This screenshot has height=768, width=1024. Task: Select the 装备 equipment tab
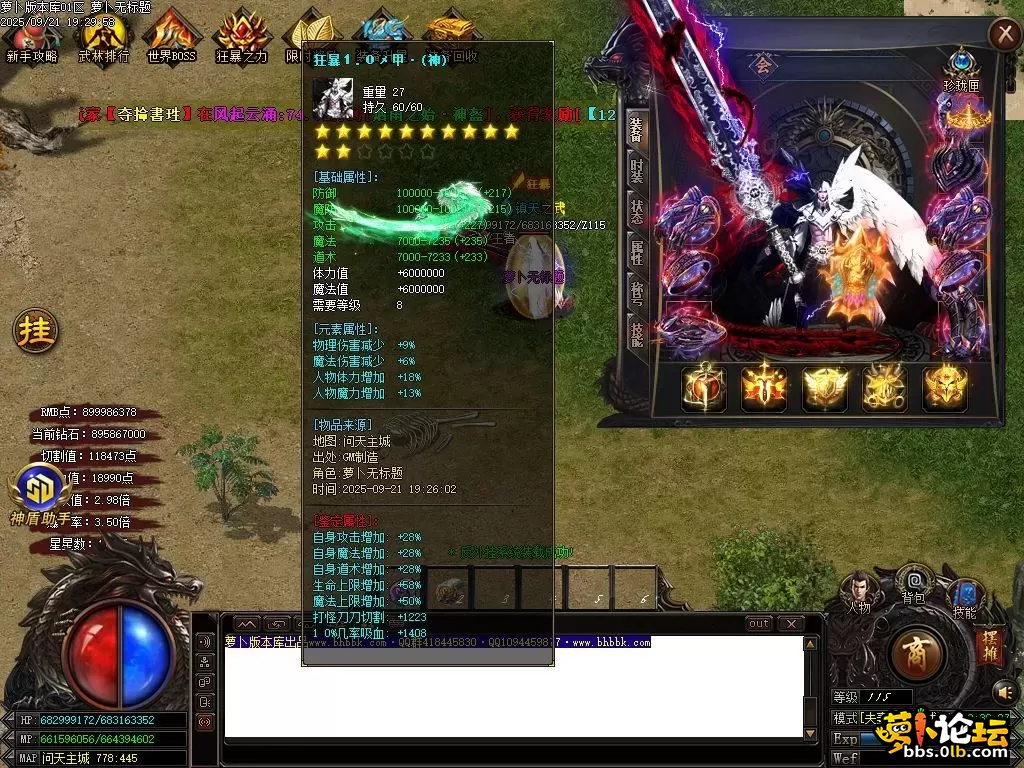coord(636,130)
